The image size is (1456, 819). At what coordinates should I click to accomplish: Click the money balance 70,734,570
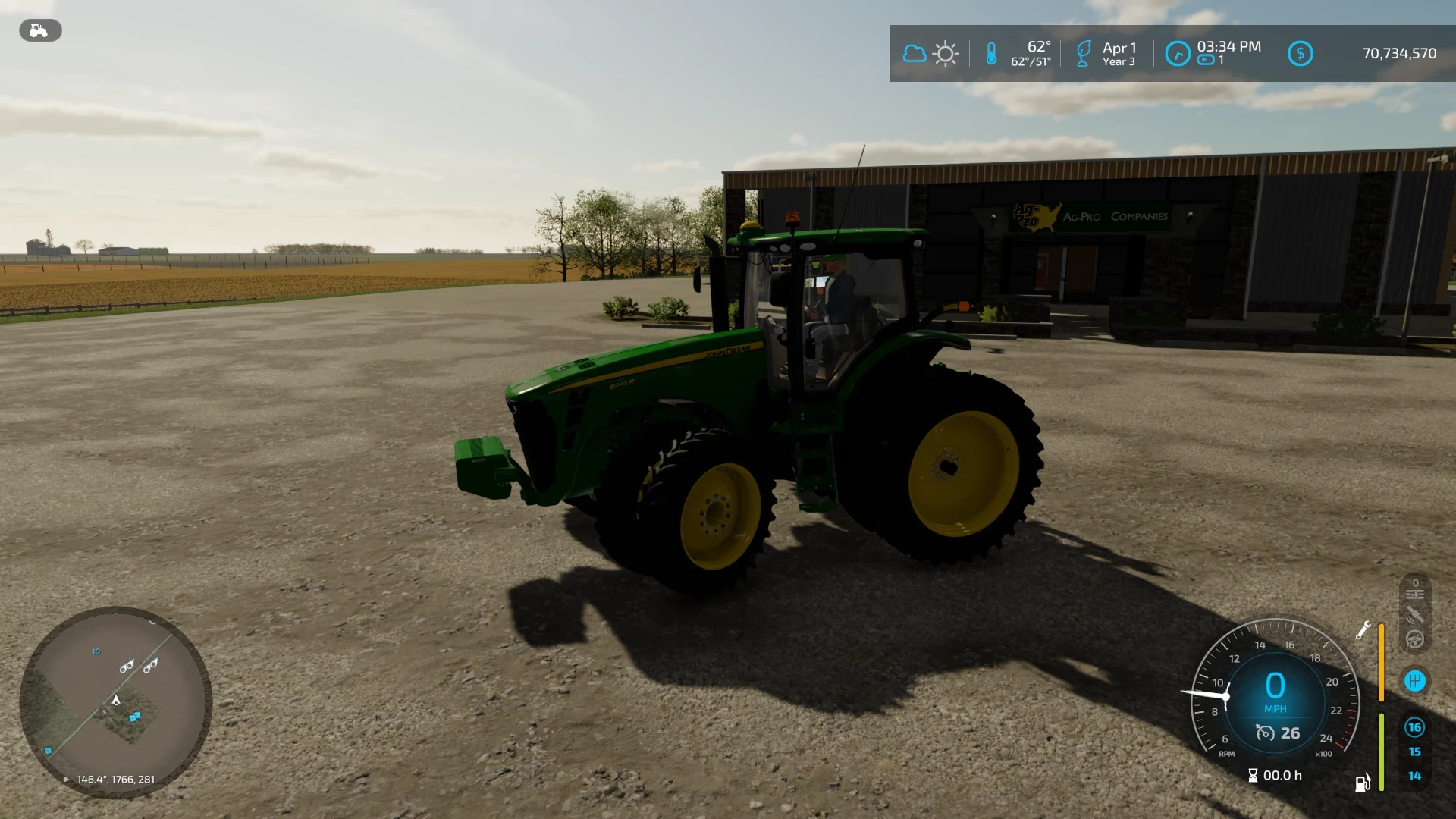coord(1398,53)
